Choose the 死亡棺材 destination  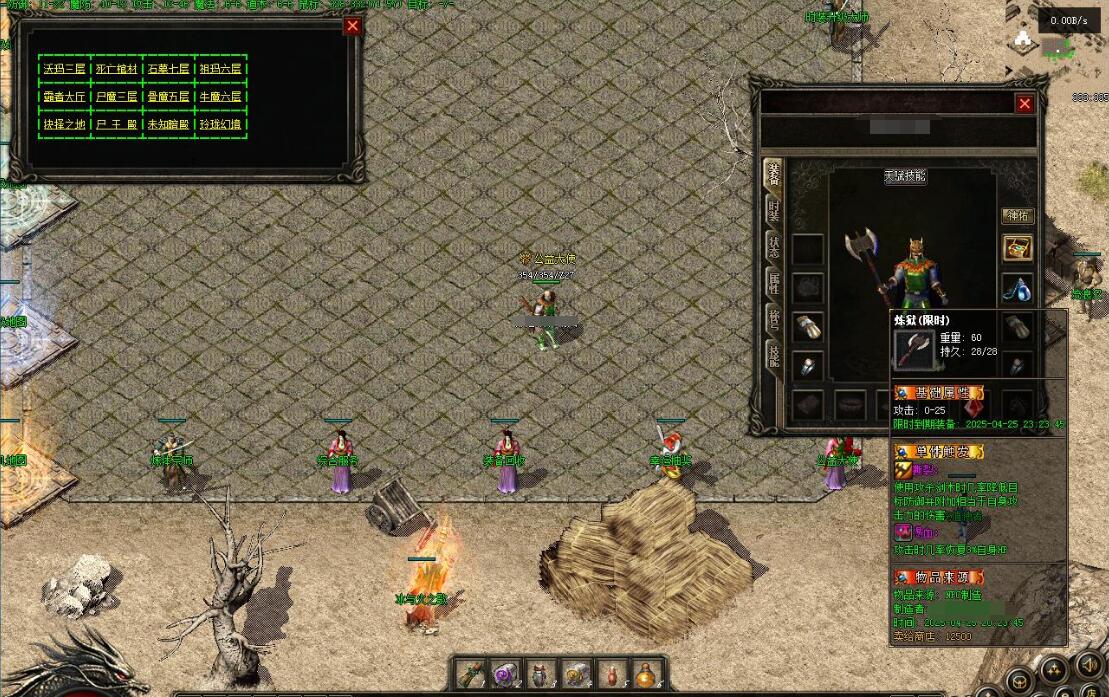pos(116,69)
